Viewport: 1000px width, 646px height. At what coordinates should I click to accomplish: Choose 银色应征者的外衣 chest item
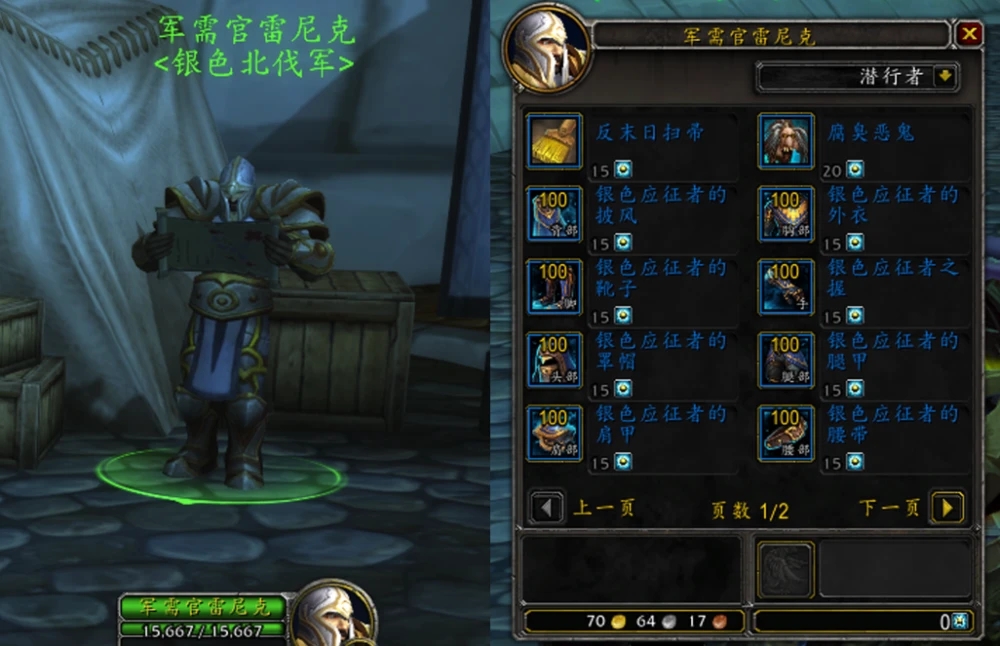coord(786,213)
